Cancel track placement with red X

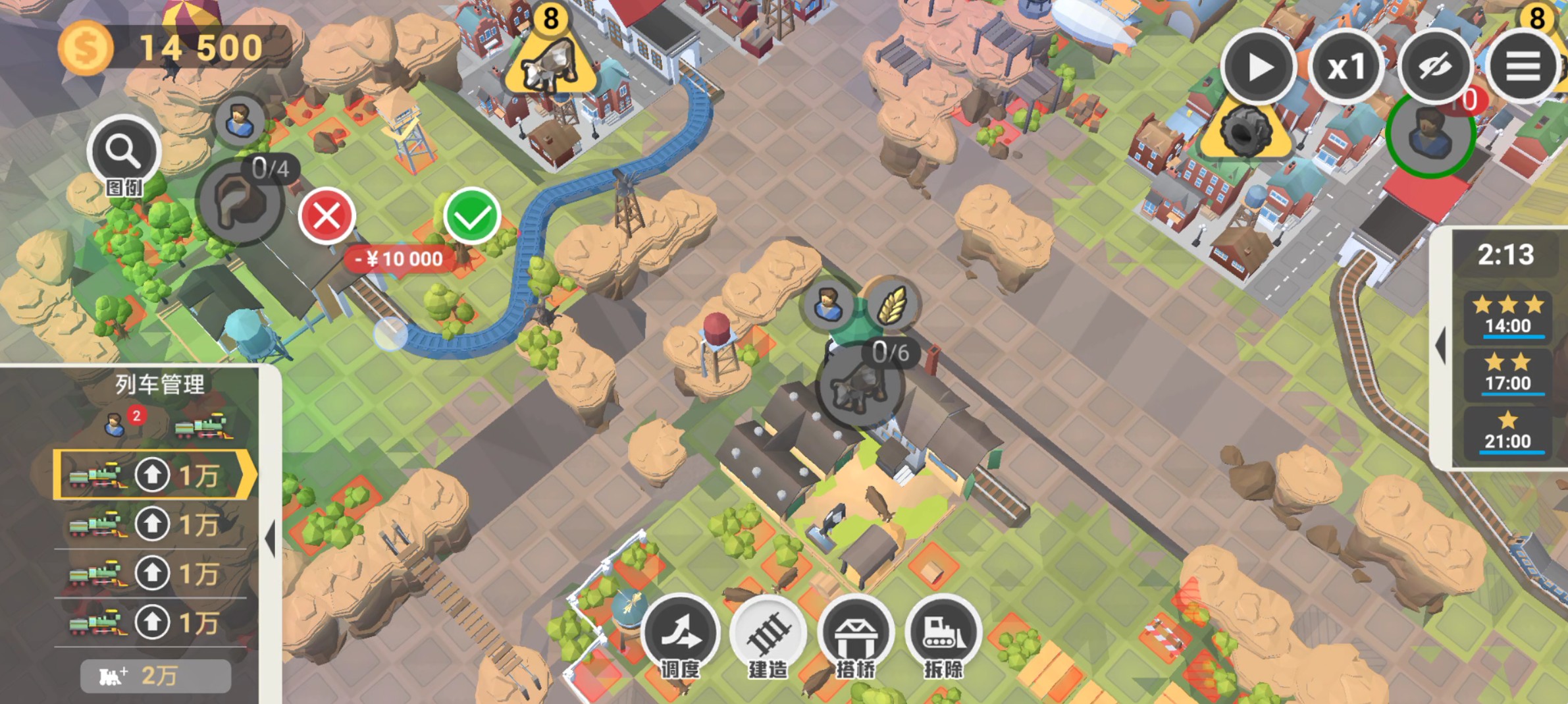pyautogui.click(x=327, y=216)
